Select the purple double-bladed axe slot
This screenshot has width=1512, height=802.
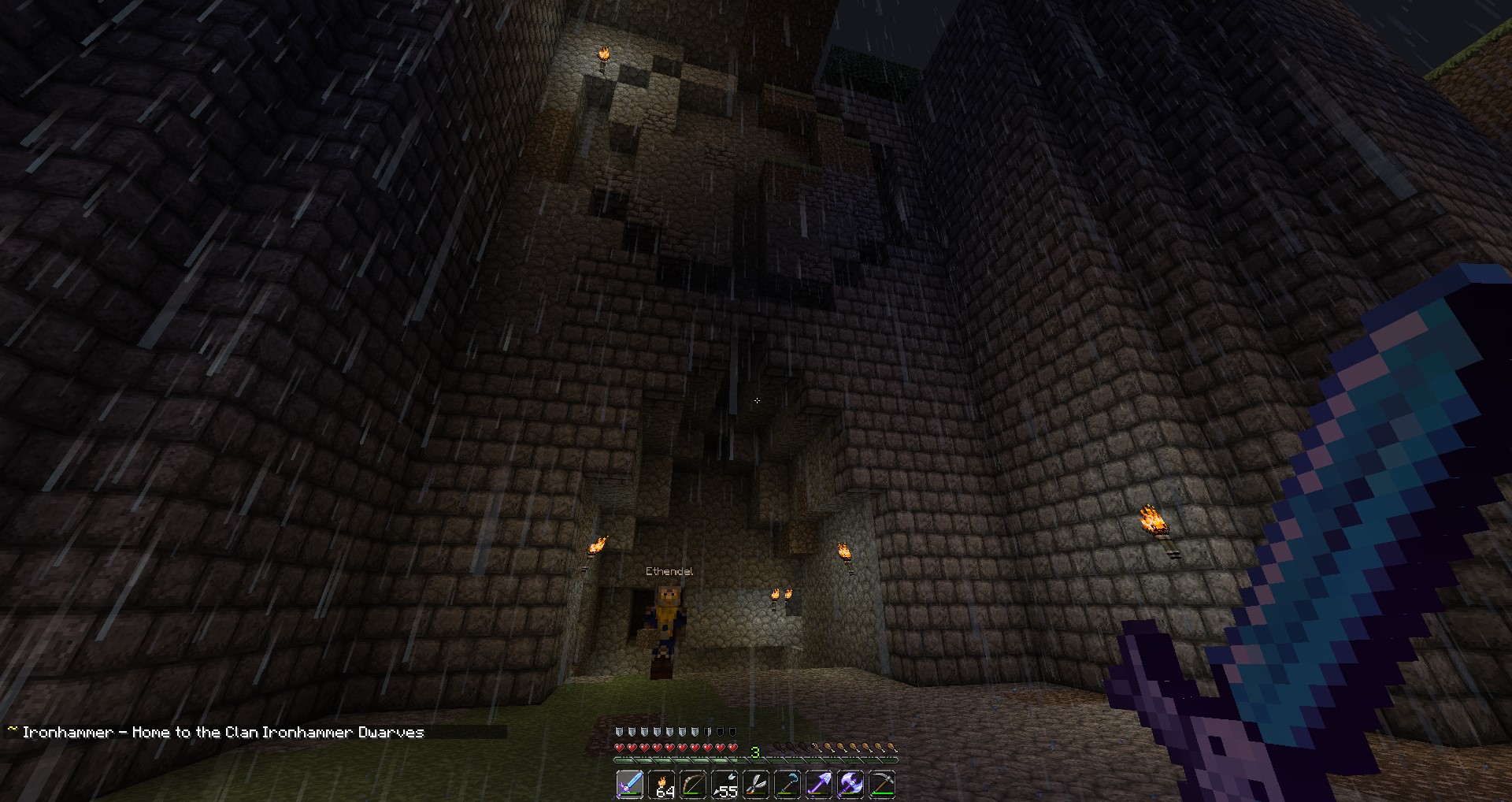click(850, 785)
